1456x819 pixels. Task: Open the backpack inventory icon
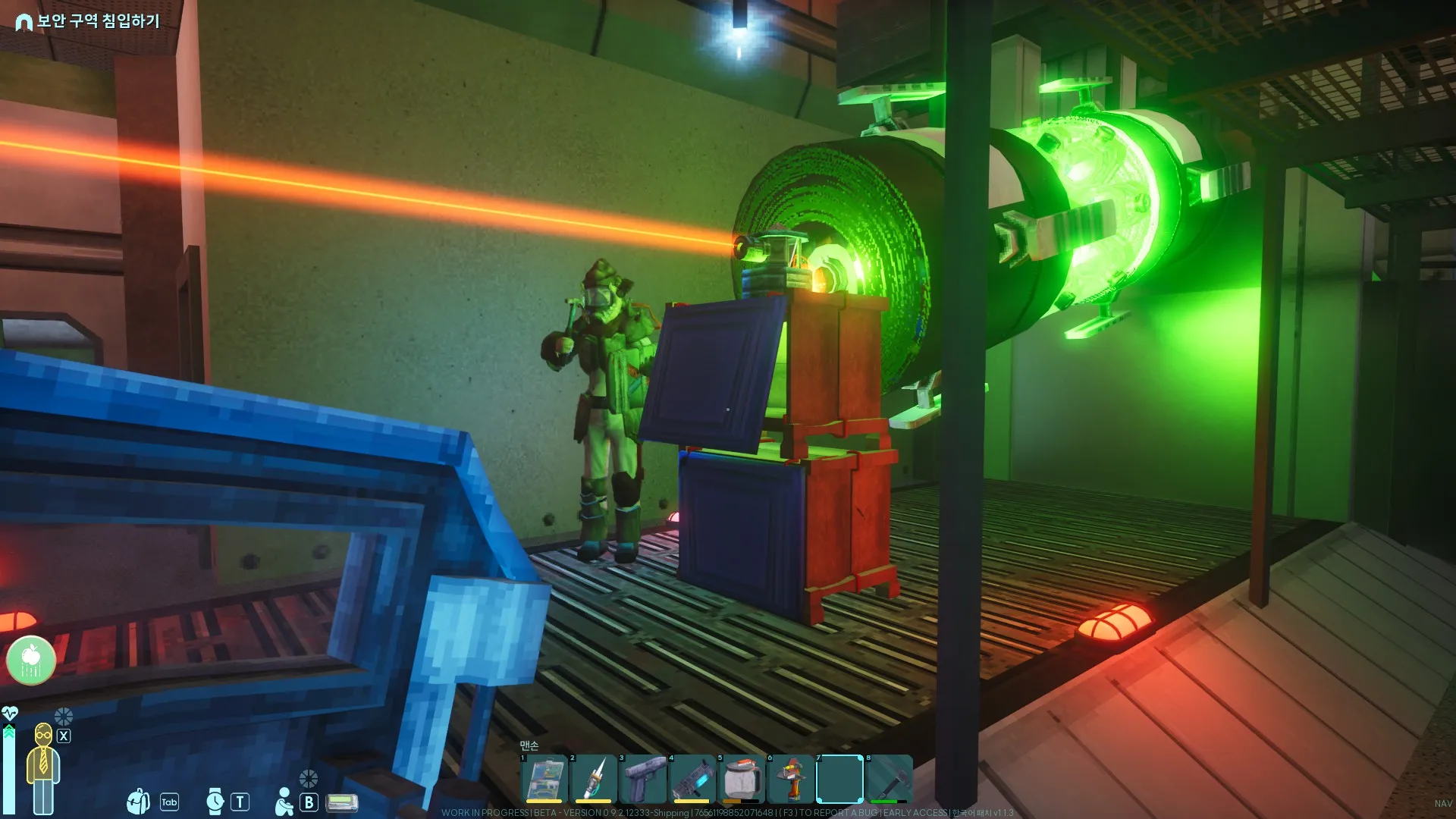(138, 802)
